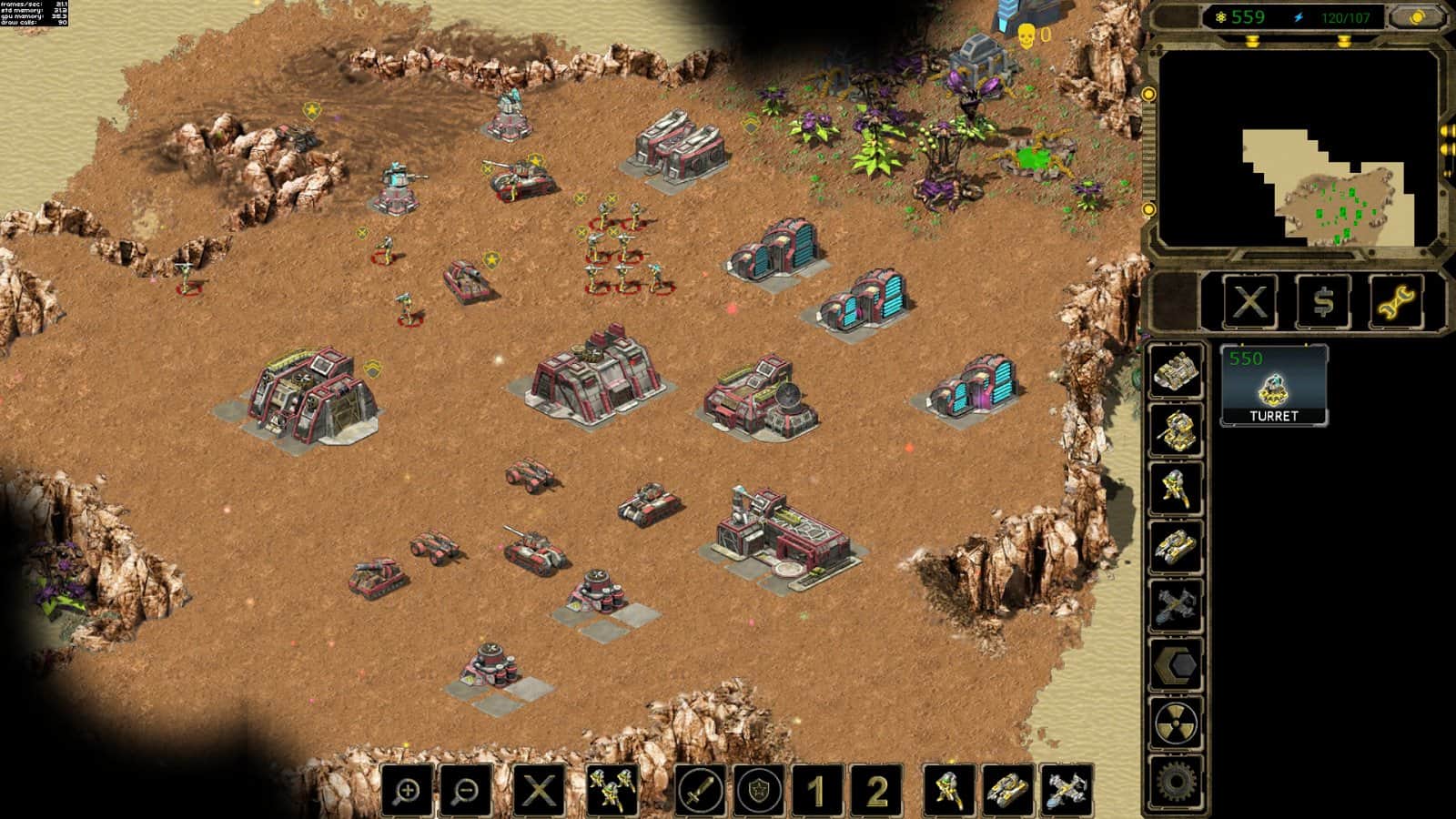Open the radiation superweapon category
This screenshot has width=1456, height=819.
point(1175,724)
